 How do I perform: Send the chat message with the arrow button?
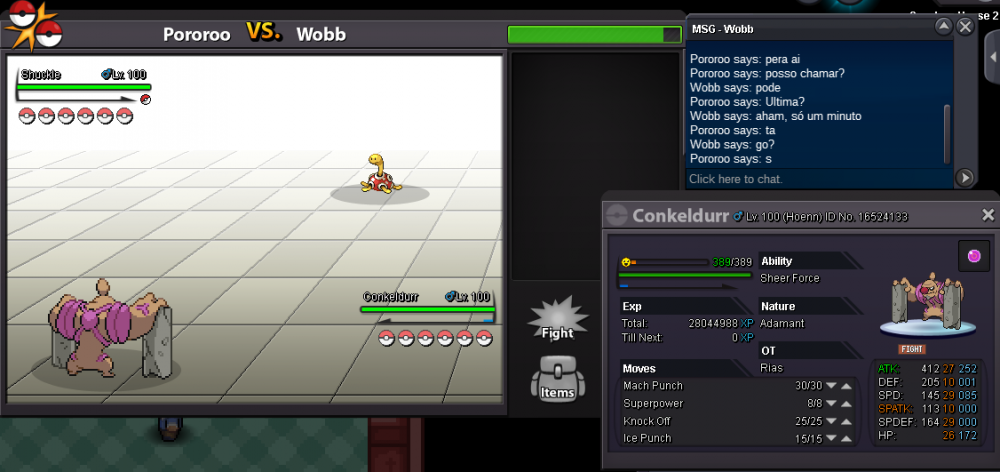(965, 178)
